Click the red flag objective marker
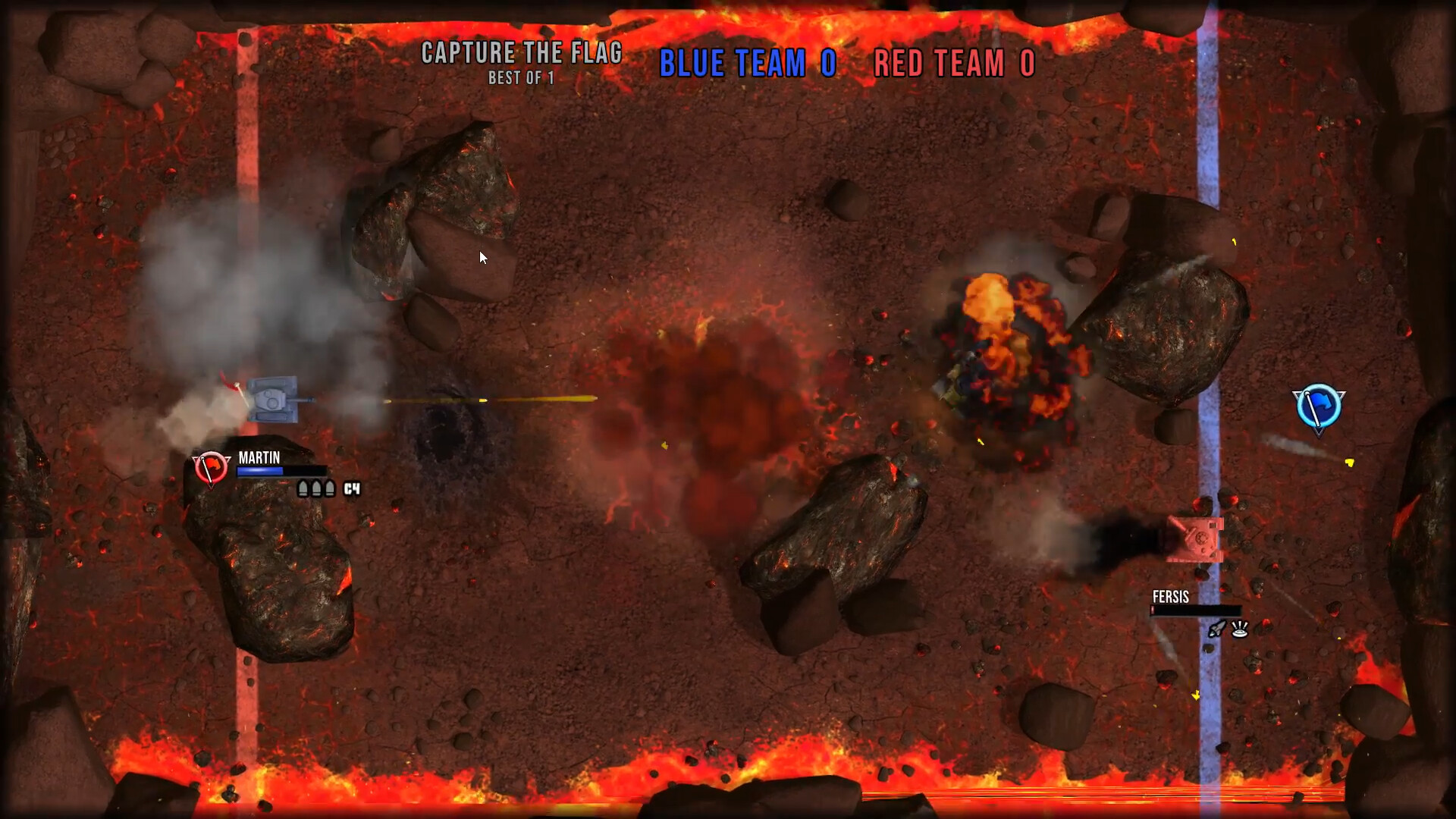1456x819 pixels. click(x=211, y=467)
